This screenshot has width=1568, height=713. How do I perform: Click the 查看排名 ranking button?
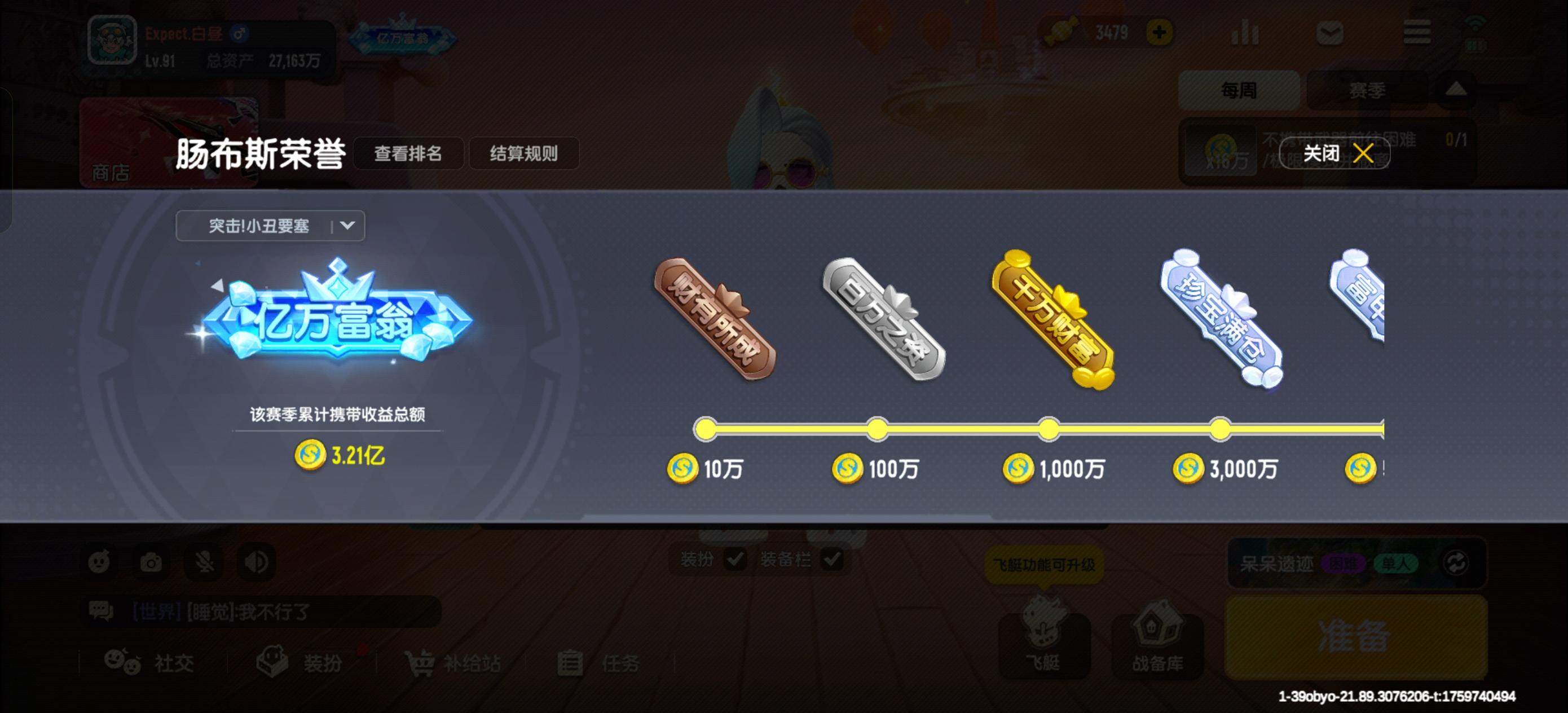click(409, 154)
